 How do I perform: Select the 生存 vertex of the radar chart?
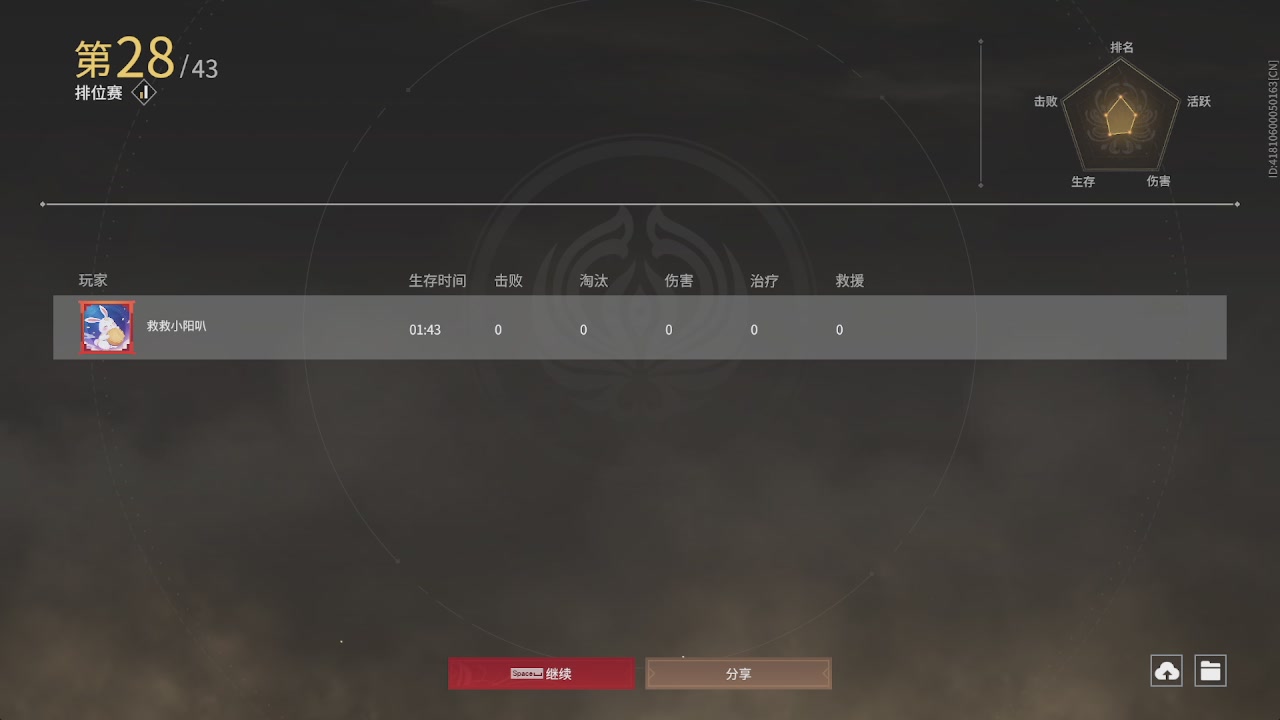(1083, 182)
